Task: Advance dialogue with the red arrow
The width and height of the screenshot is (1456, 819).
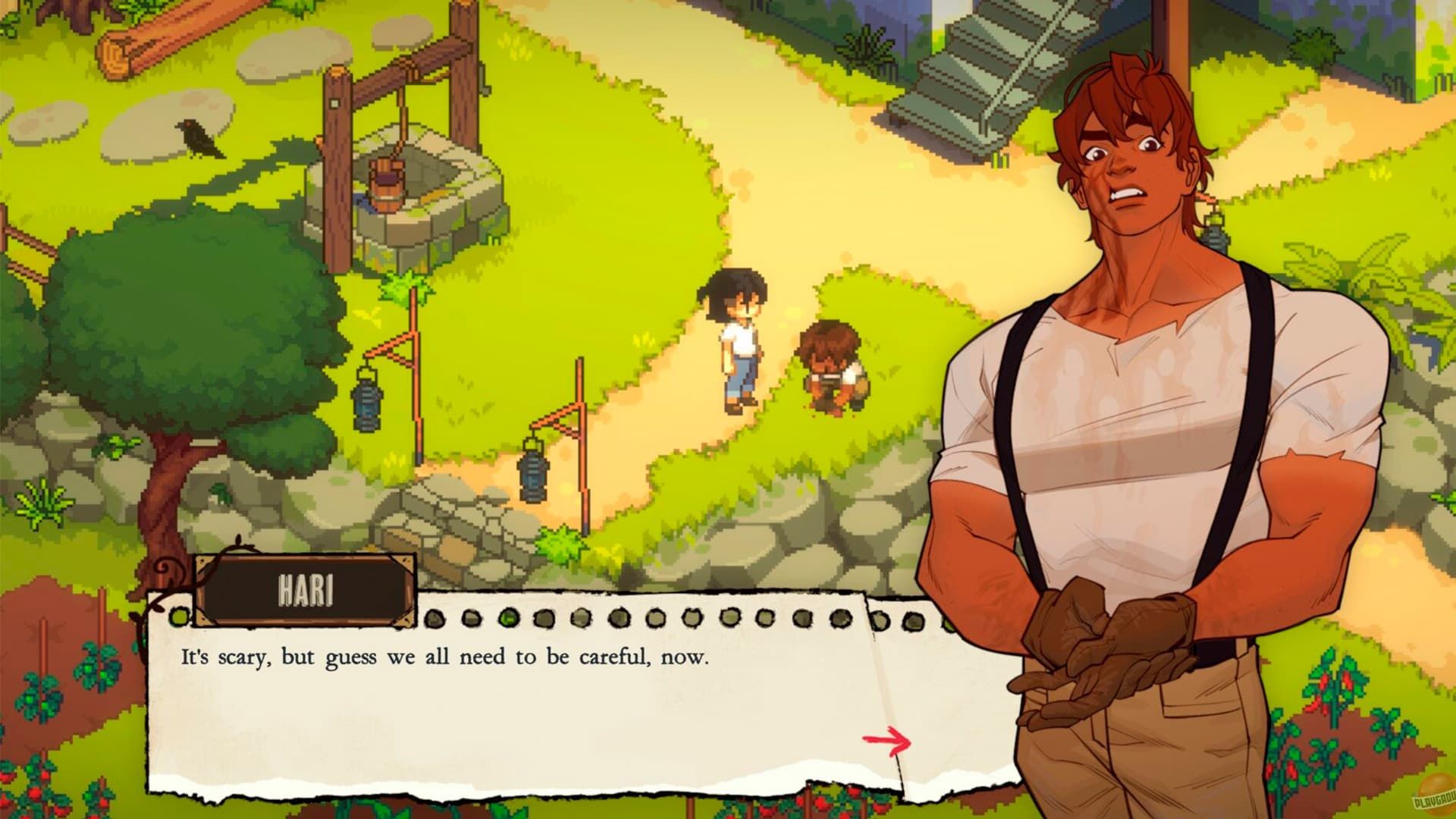Action: (887, 740)
